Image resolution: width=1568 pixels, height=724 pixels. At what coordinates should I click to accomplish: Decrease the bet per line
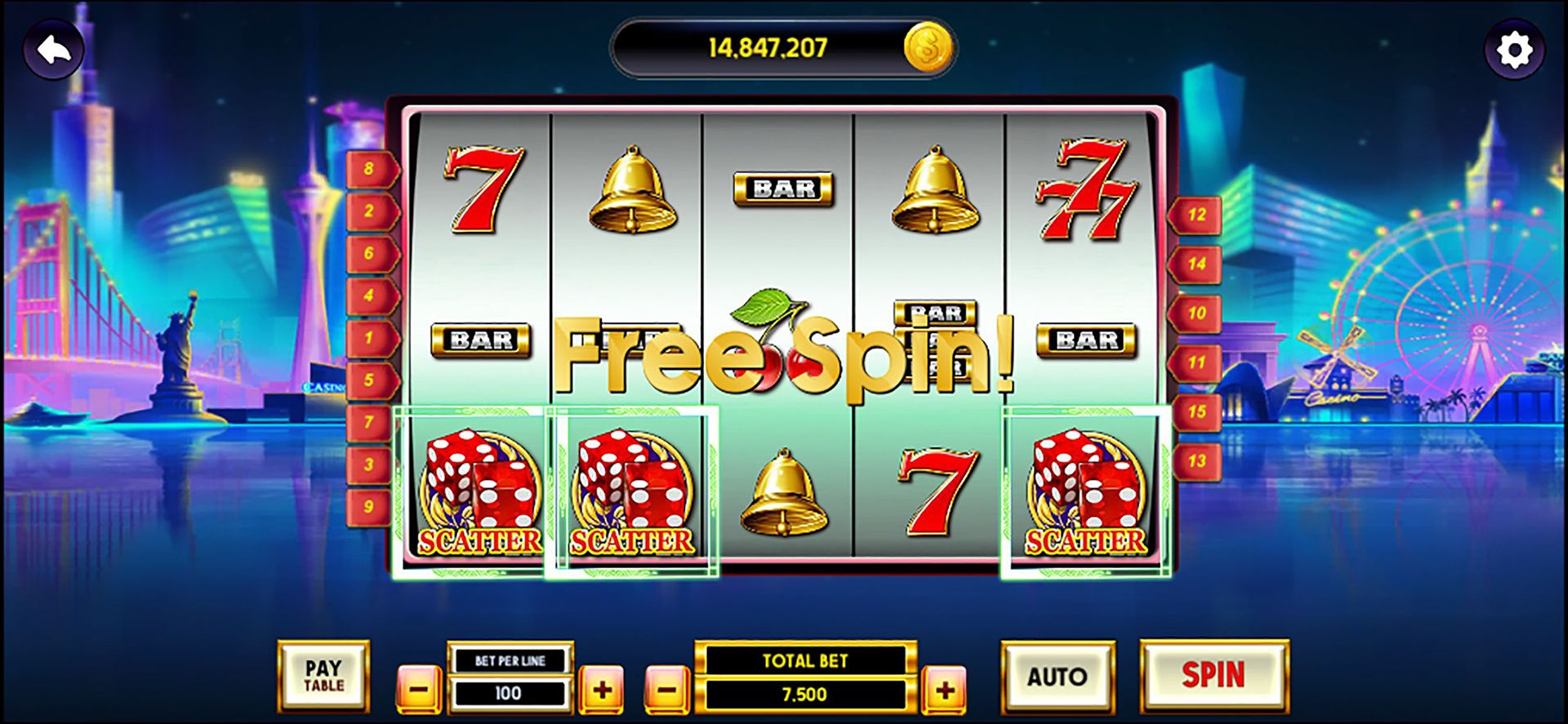coord(419,690)
